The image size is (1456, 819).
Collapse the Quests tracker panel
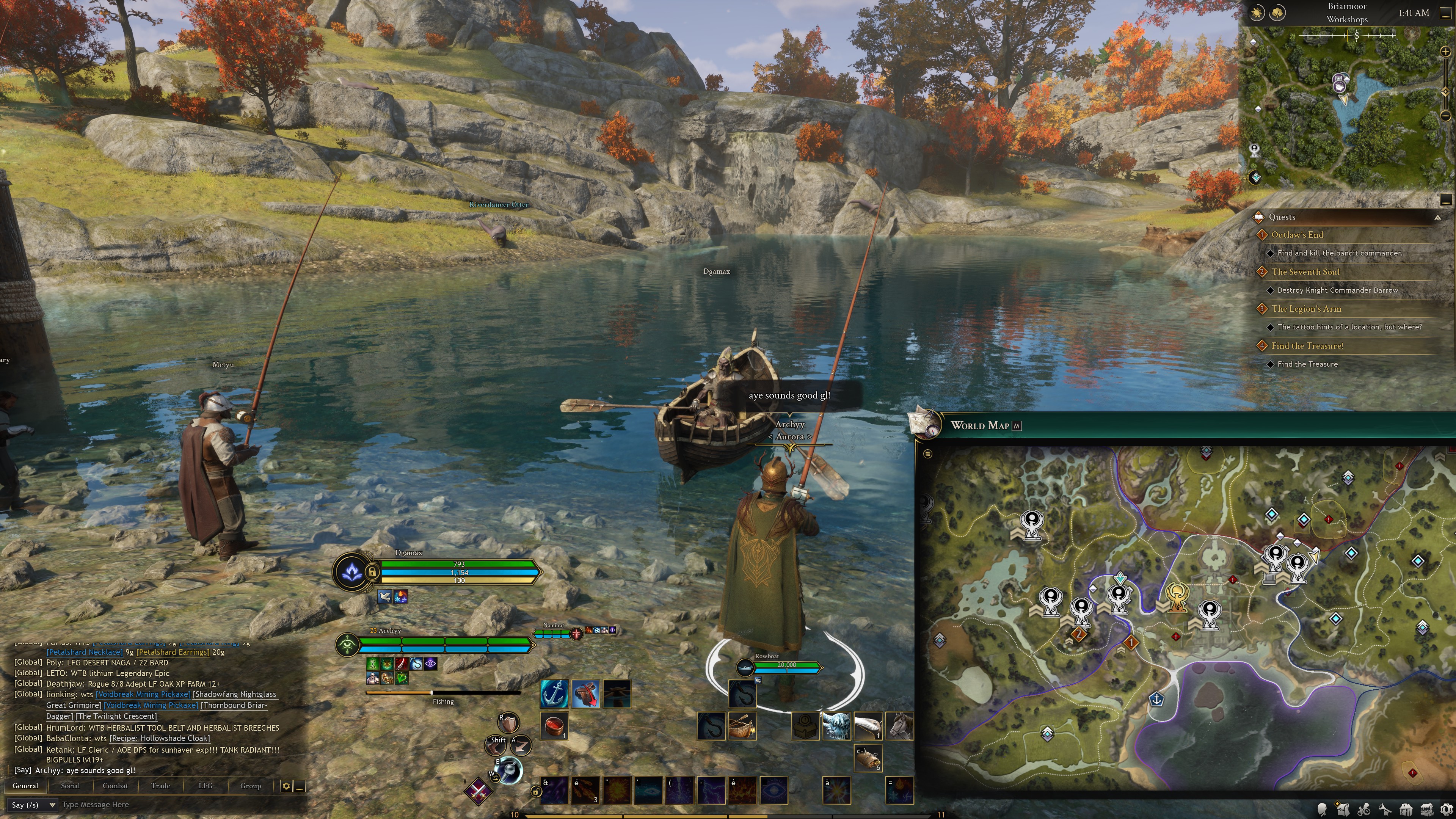pos(1437,217)
